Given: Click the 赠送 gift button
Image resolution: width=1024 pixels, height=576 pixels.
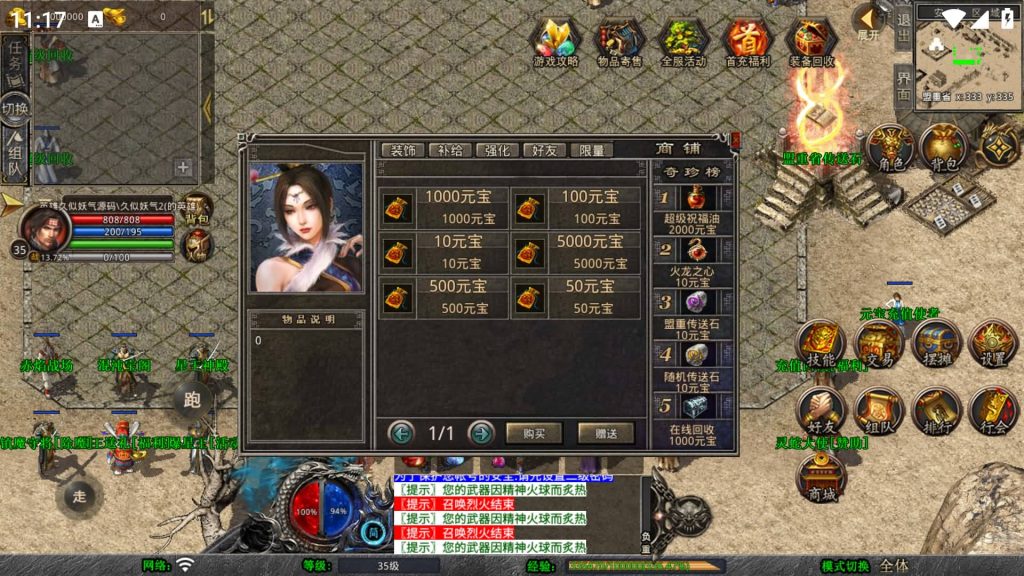Looking at the screenshot, I should coord(605,433).
